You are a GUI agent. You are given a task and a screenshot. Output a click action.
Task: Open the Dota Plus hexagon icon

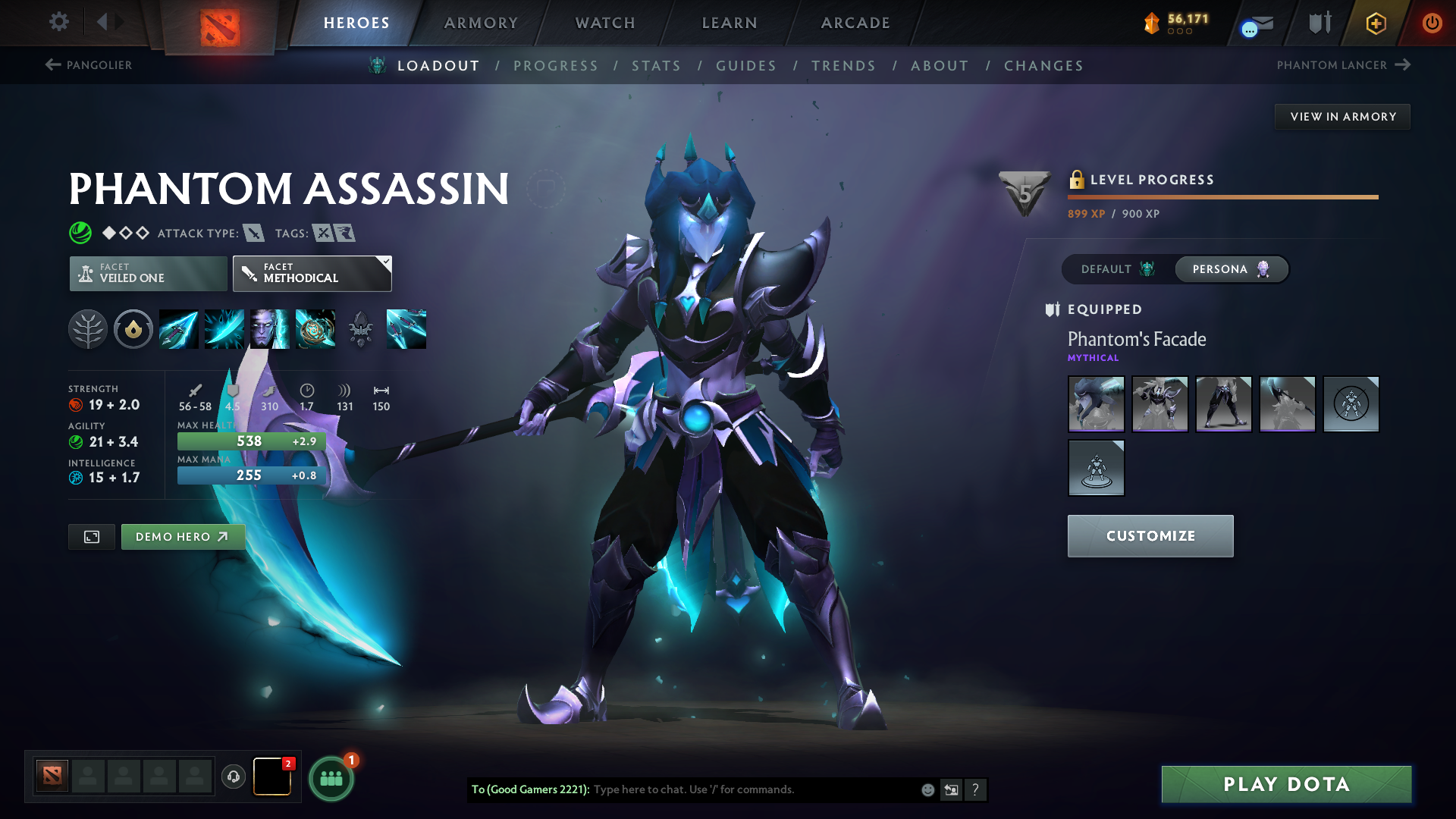click(x=1375, y=23)
